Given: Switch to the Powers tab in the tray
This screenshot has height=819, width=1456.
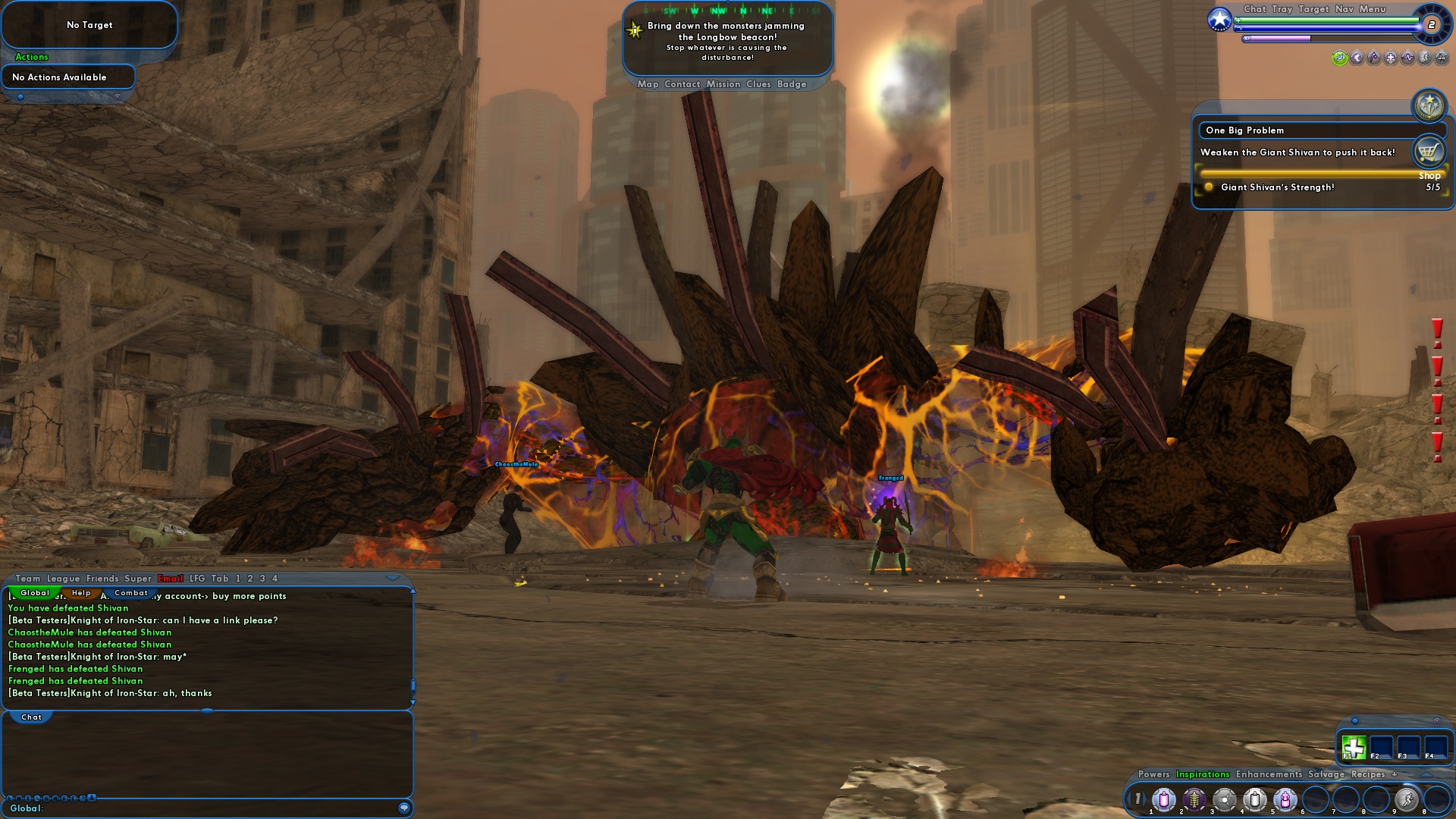Looking at the screenshot, I should 1153,775.
